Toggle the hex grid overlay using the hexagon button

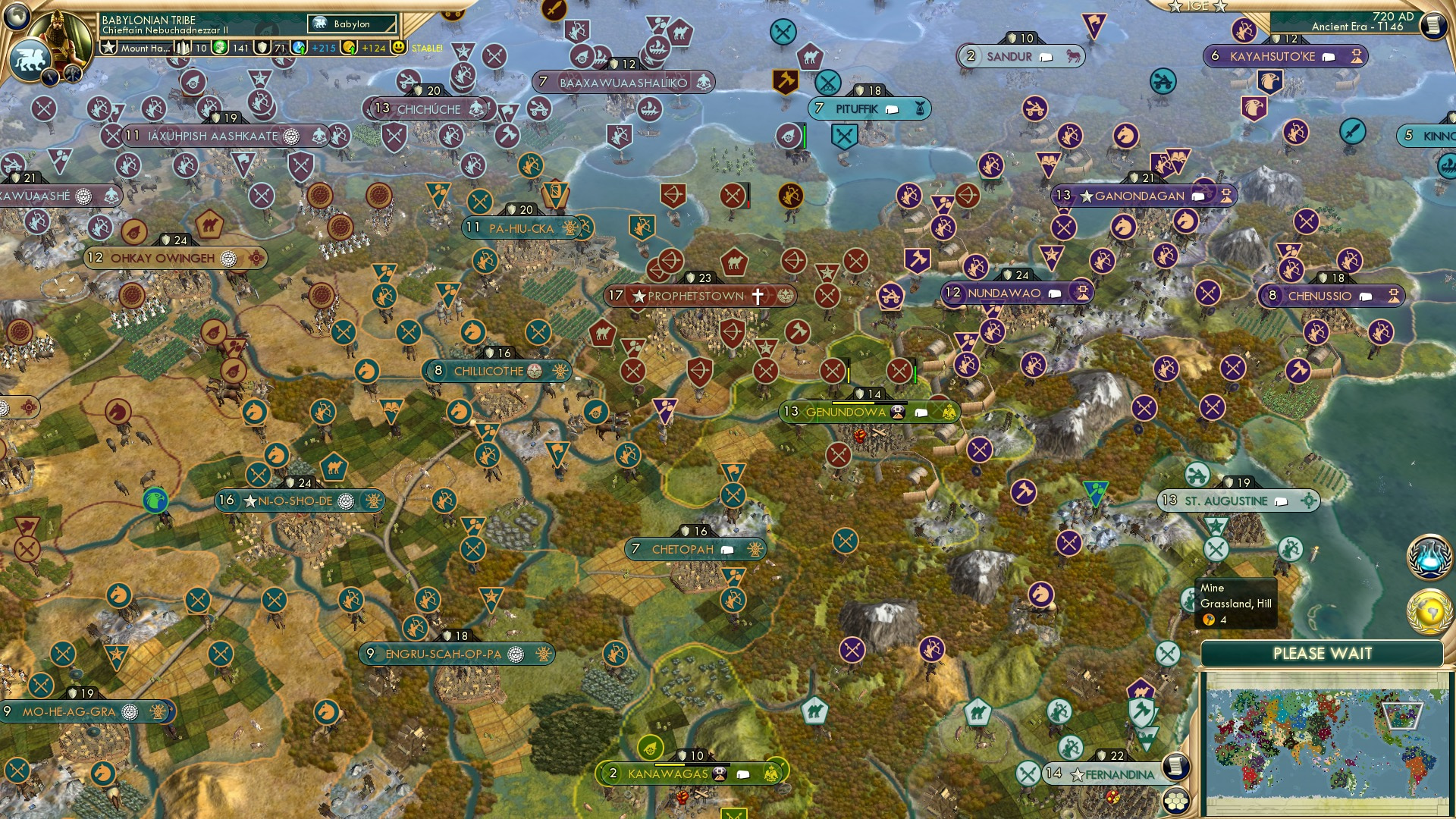coord(1175,802)
